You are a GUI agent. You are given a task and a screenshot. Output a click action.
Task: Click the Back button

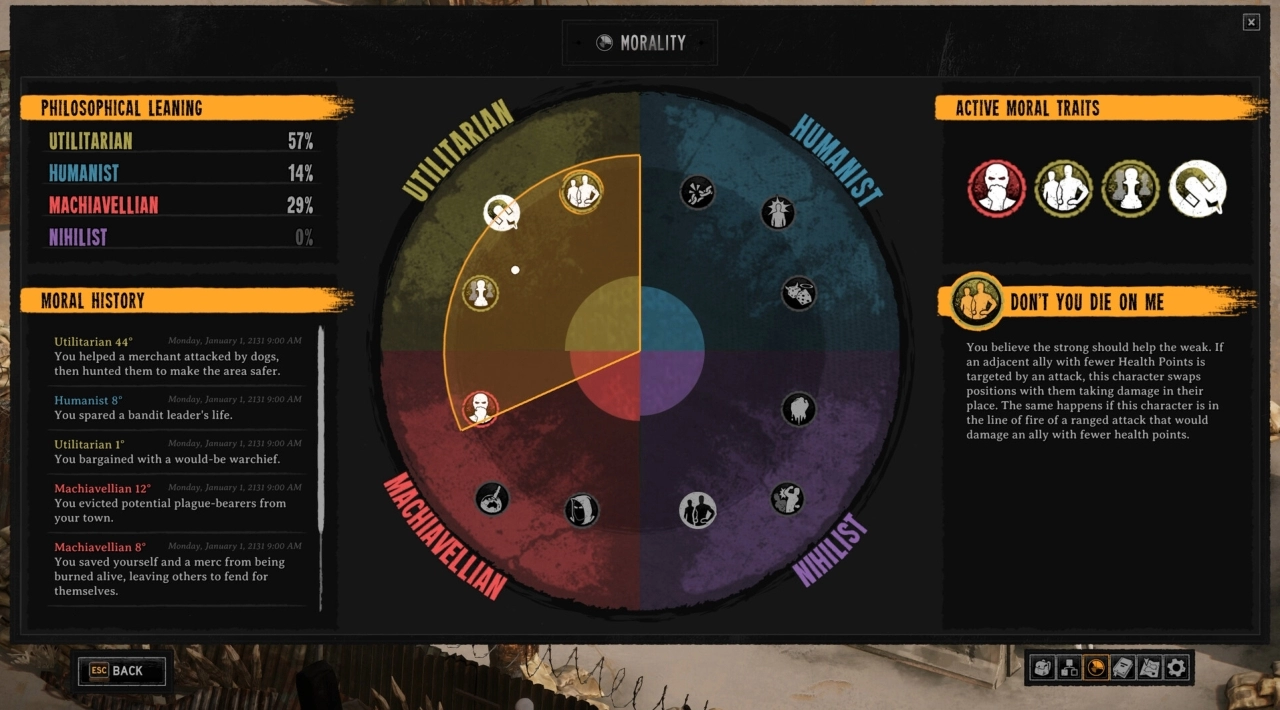pos(120,671)
